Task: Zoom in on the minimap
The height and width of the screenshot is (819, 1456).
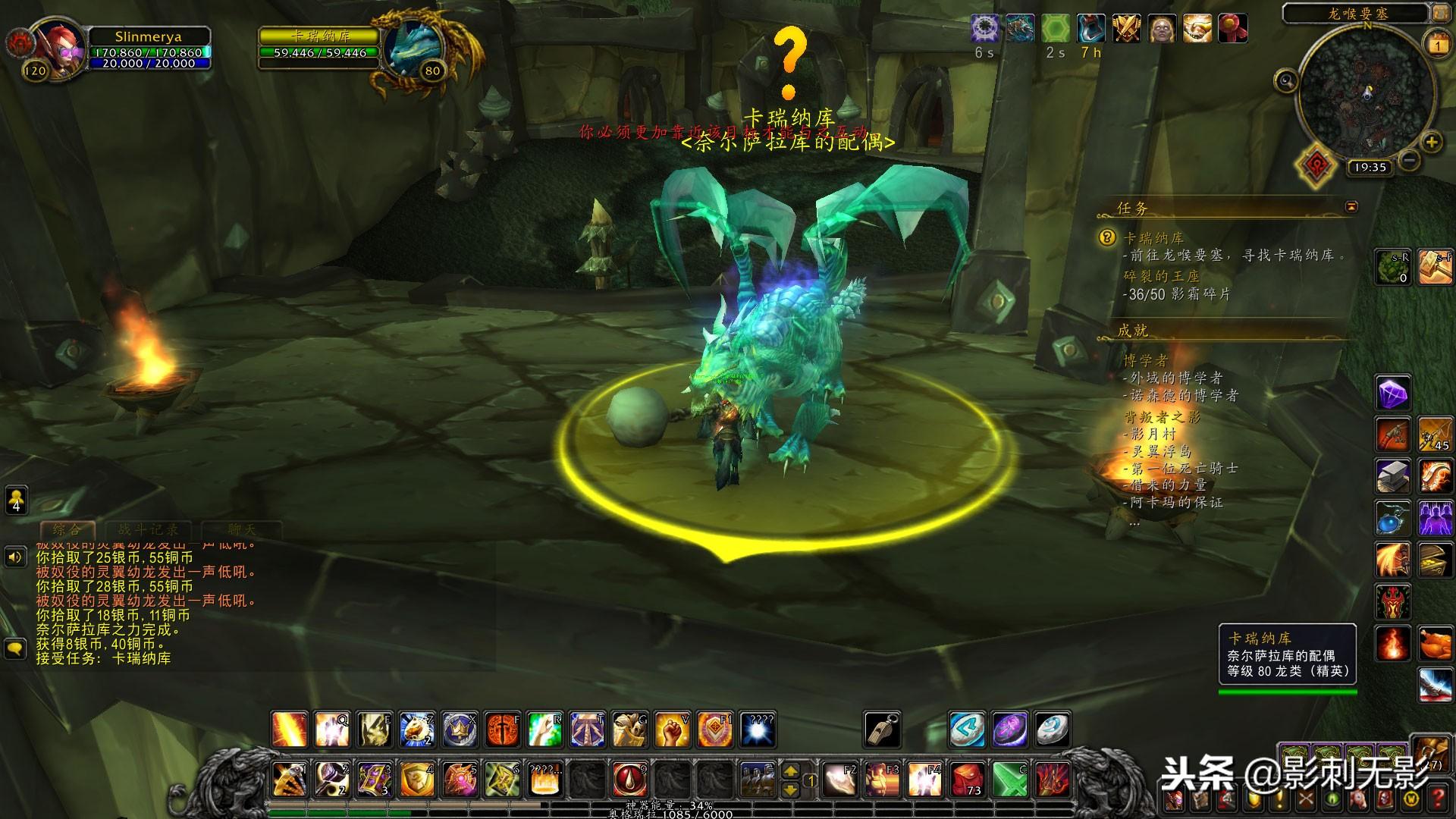Action: pos(1431,142)
